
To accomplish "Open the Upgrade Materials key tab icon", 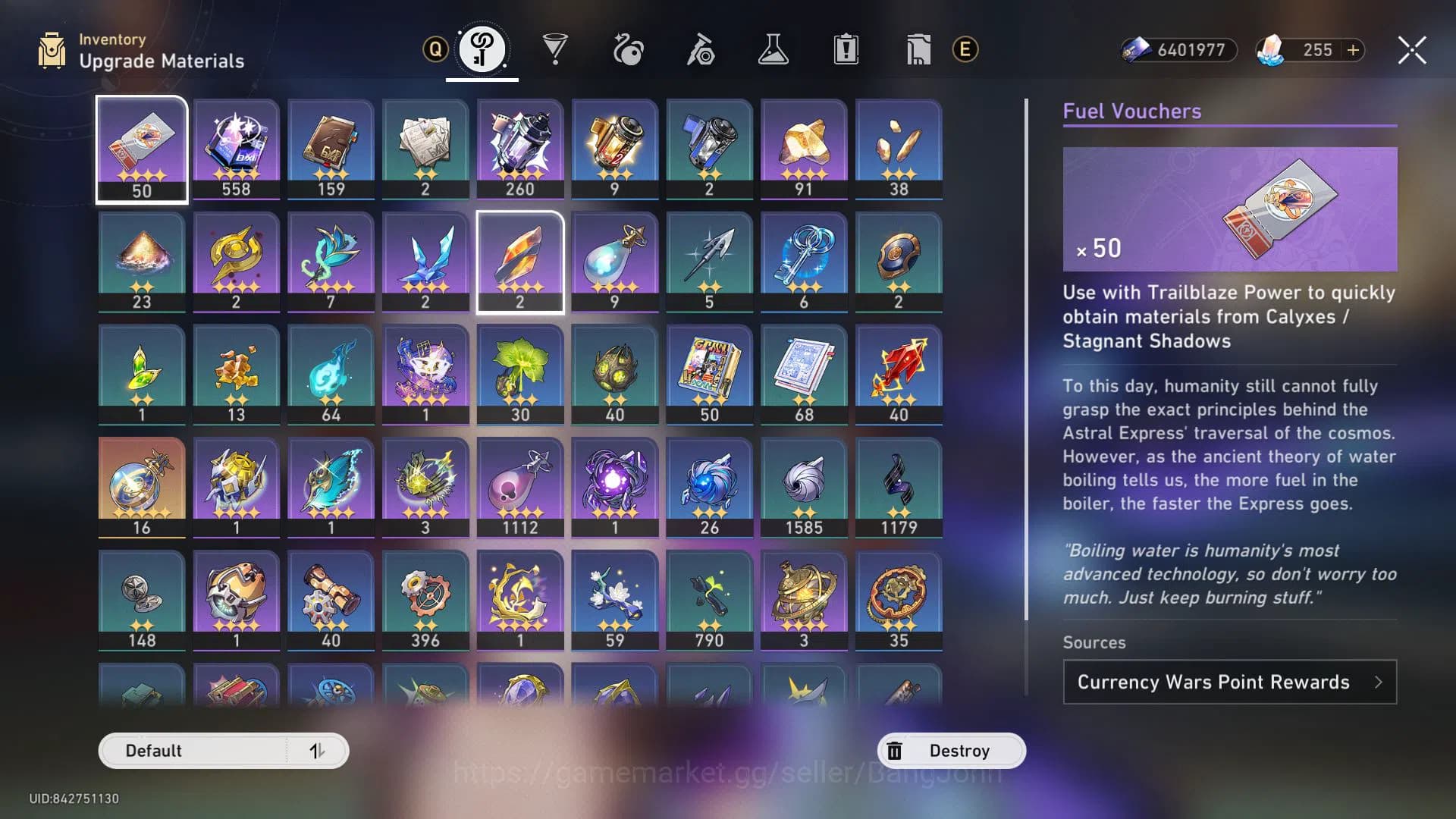I will click(482, 48).
